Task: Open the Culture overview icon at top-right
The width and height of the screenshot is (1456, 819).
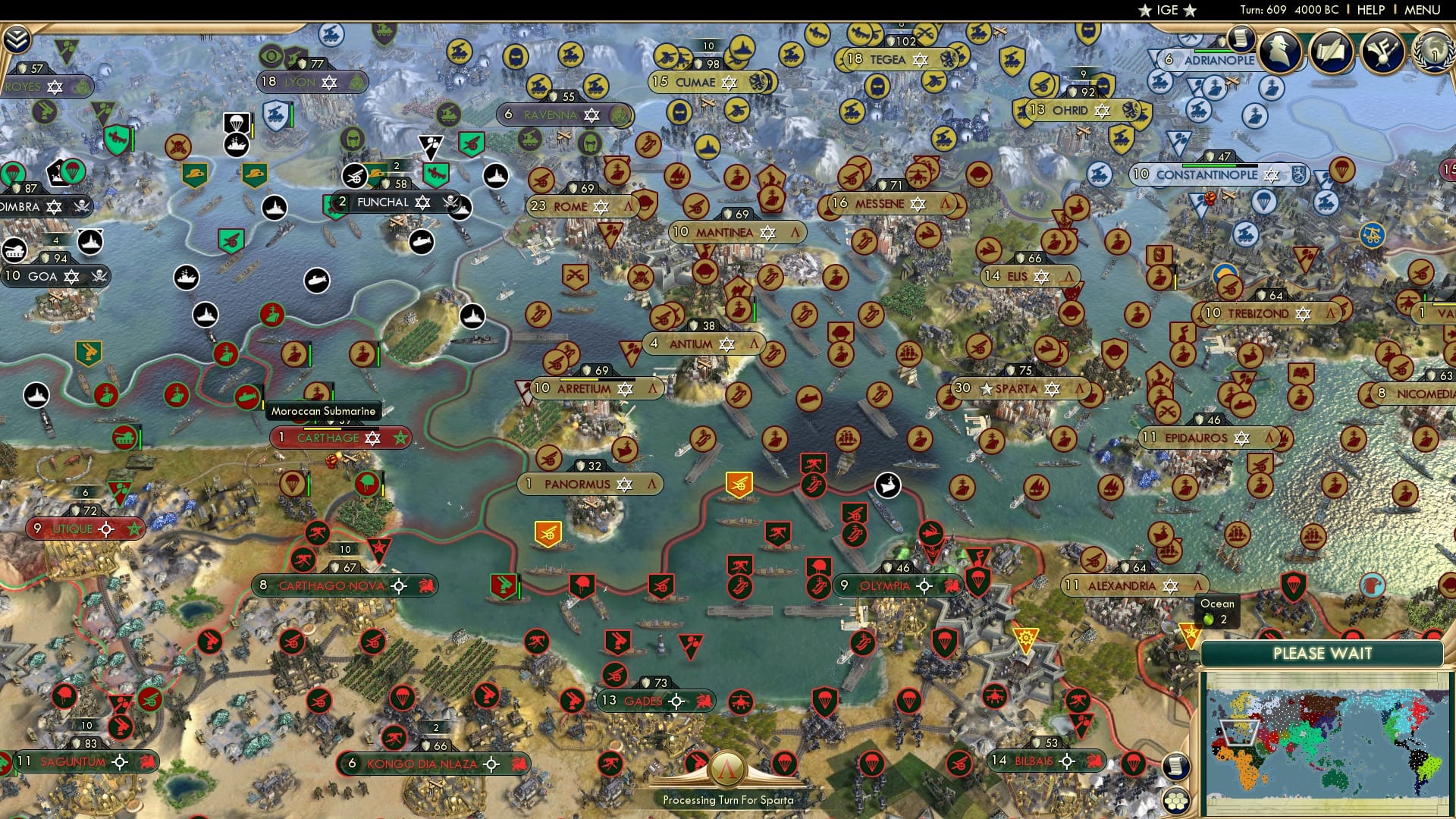Action: point(1383,51)
